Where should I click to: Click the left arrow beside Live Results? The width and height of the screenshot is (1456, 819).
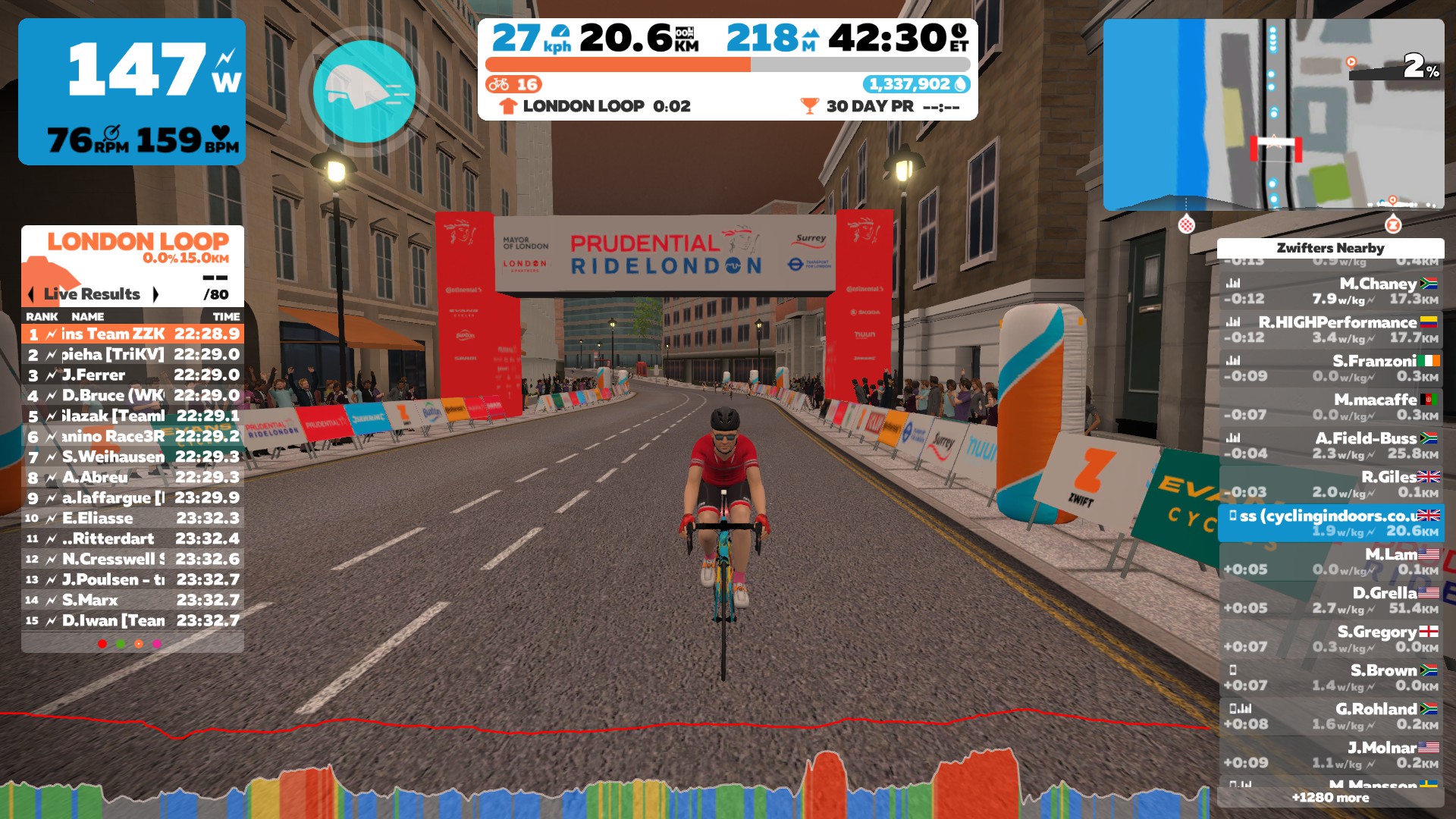coord(32,294)
